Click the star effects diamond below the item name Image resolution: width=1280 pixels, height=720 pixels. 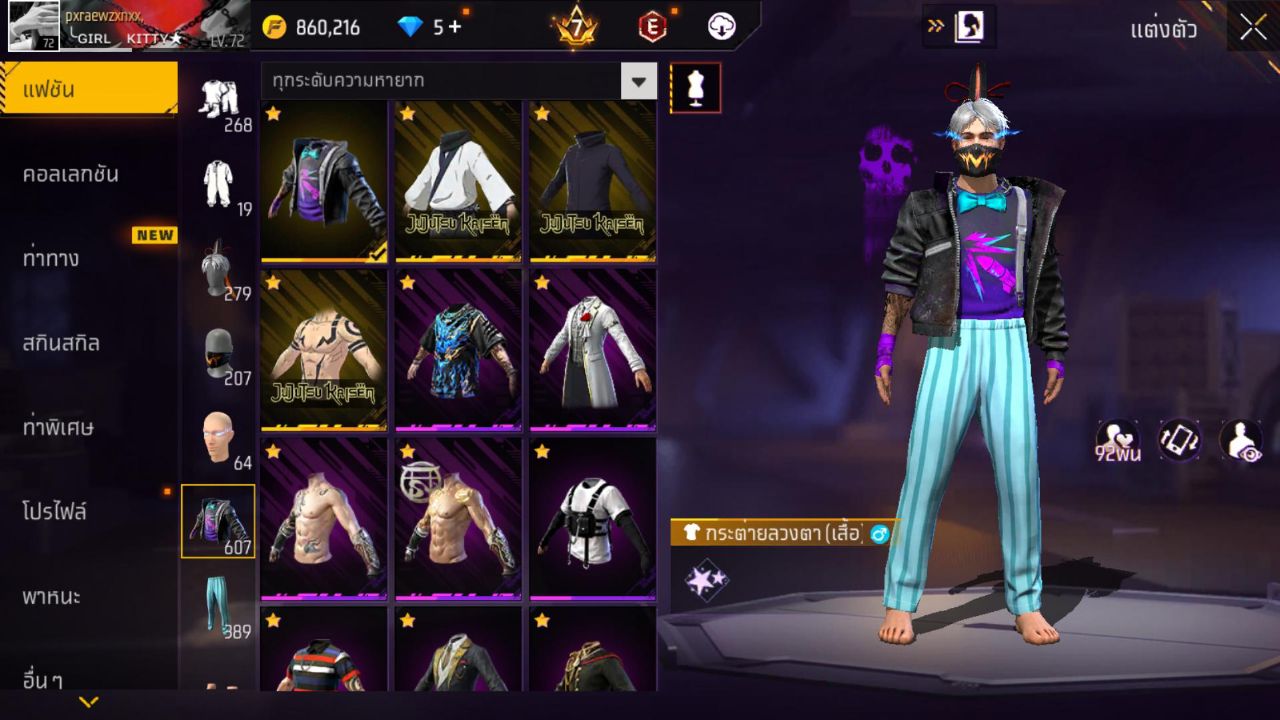[704, 578]
